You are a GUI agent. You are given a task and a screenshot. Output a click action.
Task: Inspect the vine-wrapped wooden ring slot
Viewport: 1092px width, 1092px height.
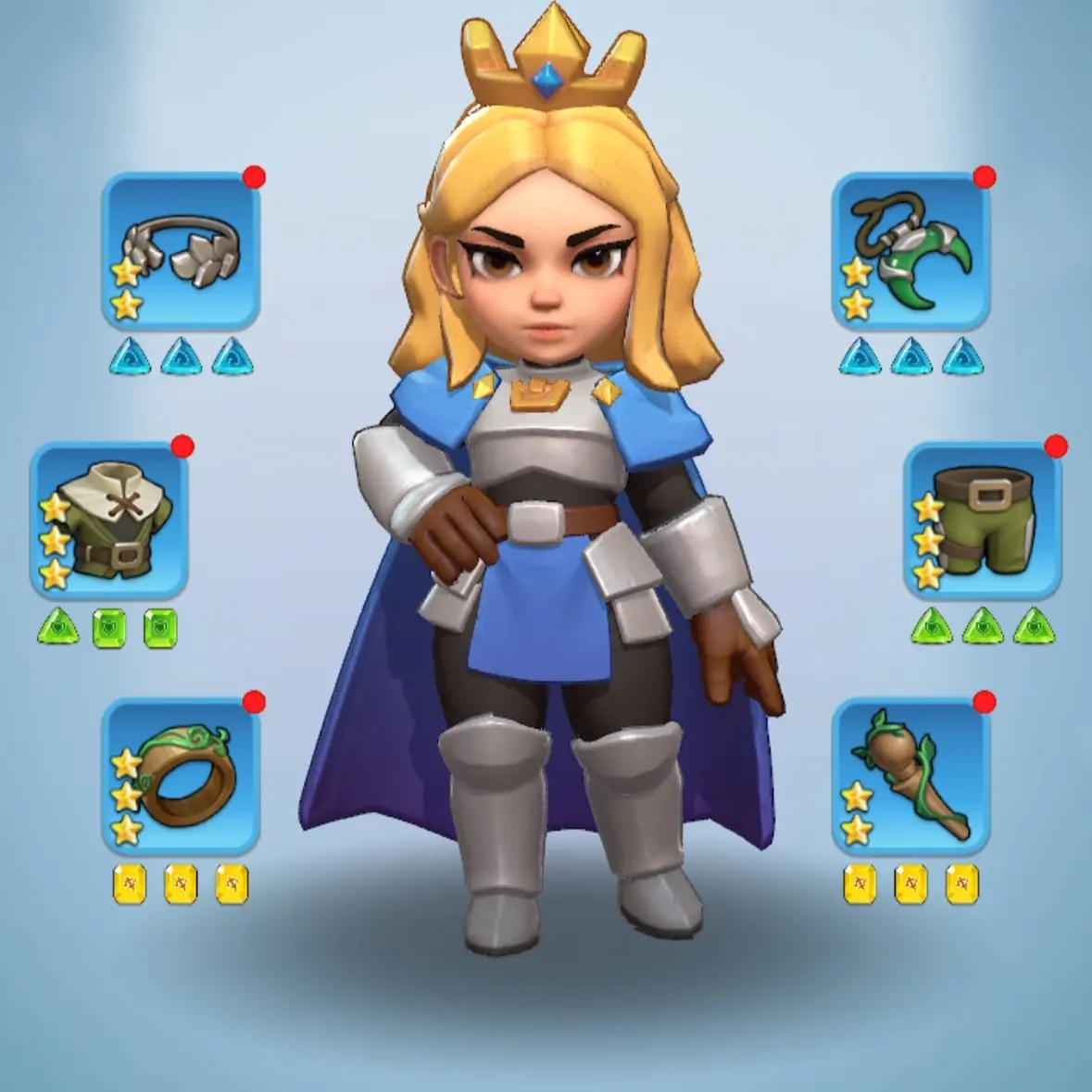181,776
